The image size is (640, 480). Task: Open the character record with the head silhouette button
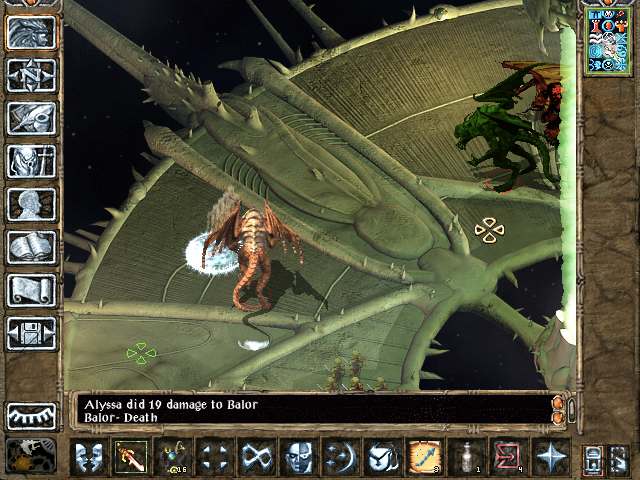tap(31, 204)
